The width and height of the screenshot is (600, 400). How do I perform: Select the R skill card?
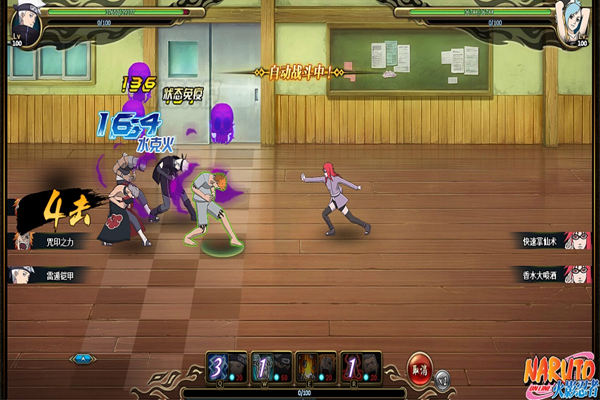pos(360,367)
